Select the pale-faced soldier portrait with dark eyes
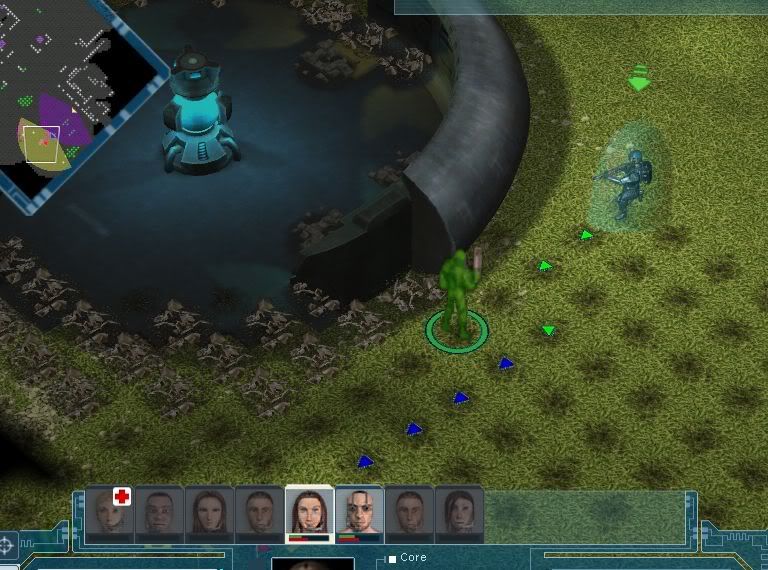Image resolution: width=768 pixels, height=570 pixels. 359,512
